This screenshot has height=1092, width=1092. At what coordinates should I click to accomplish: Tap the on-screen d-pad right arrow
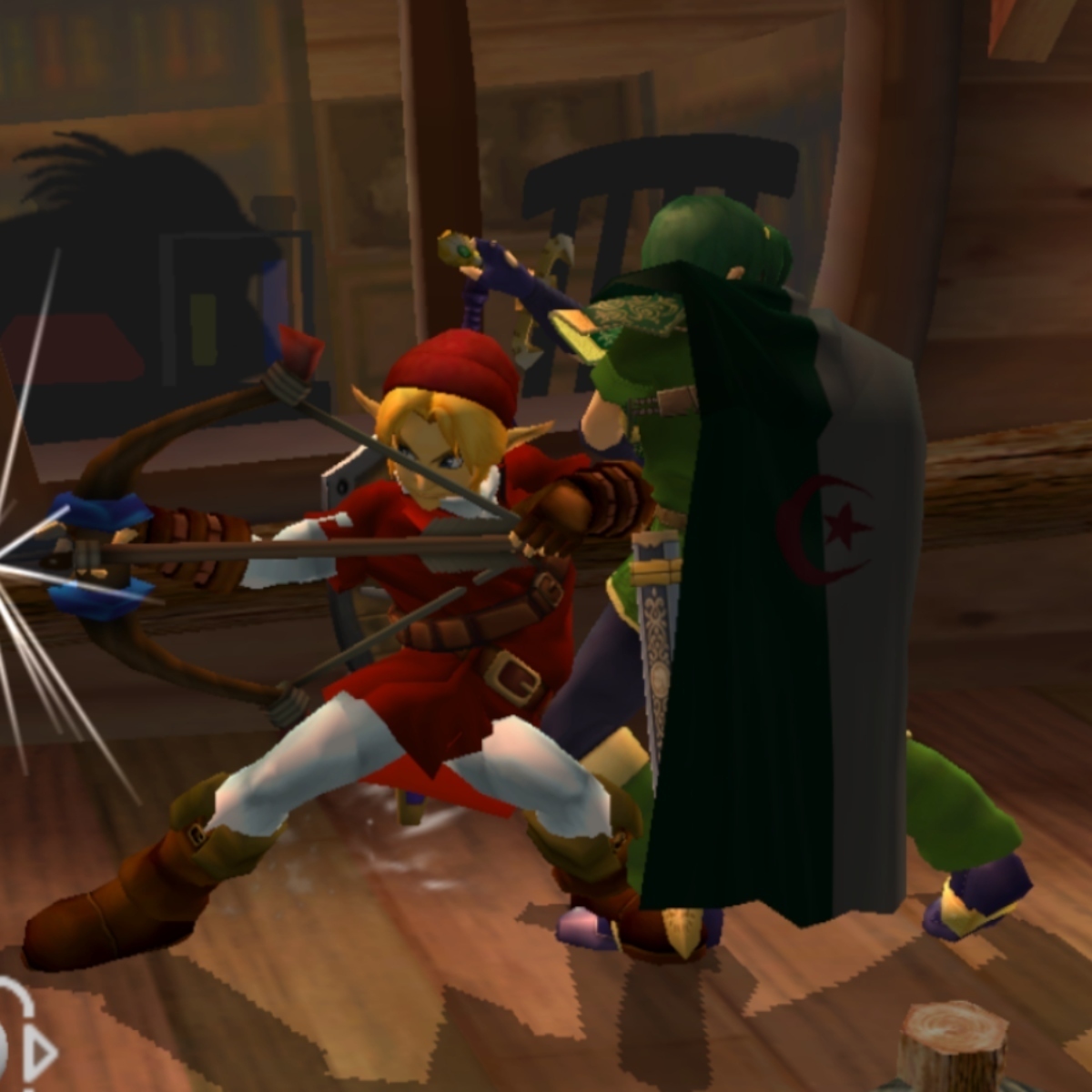(x=41, y=1055)
